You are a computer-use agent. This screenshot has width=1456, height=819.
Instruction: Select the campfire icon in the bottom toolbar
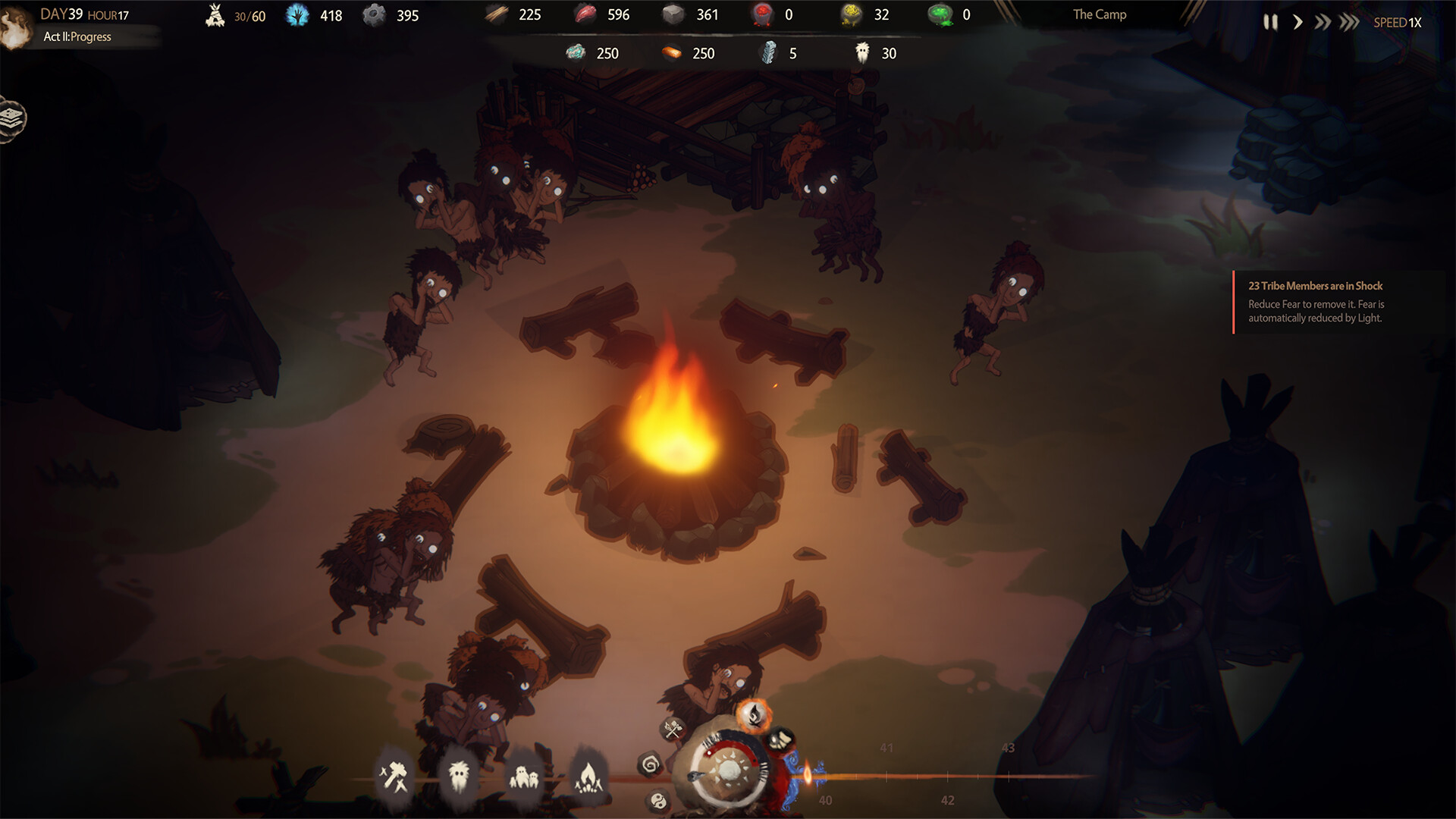tap(589, 776)
